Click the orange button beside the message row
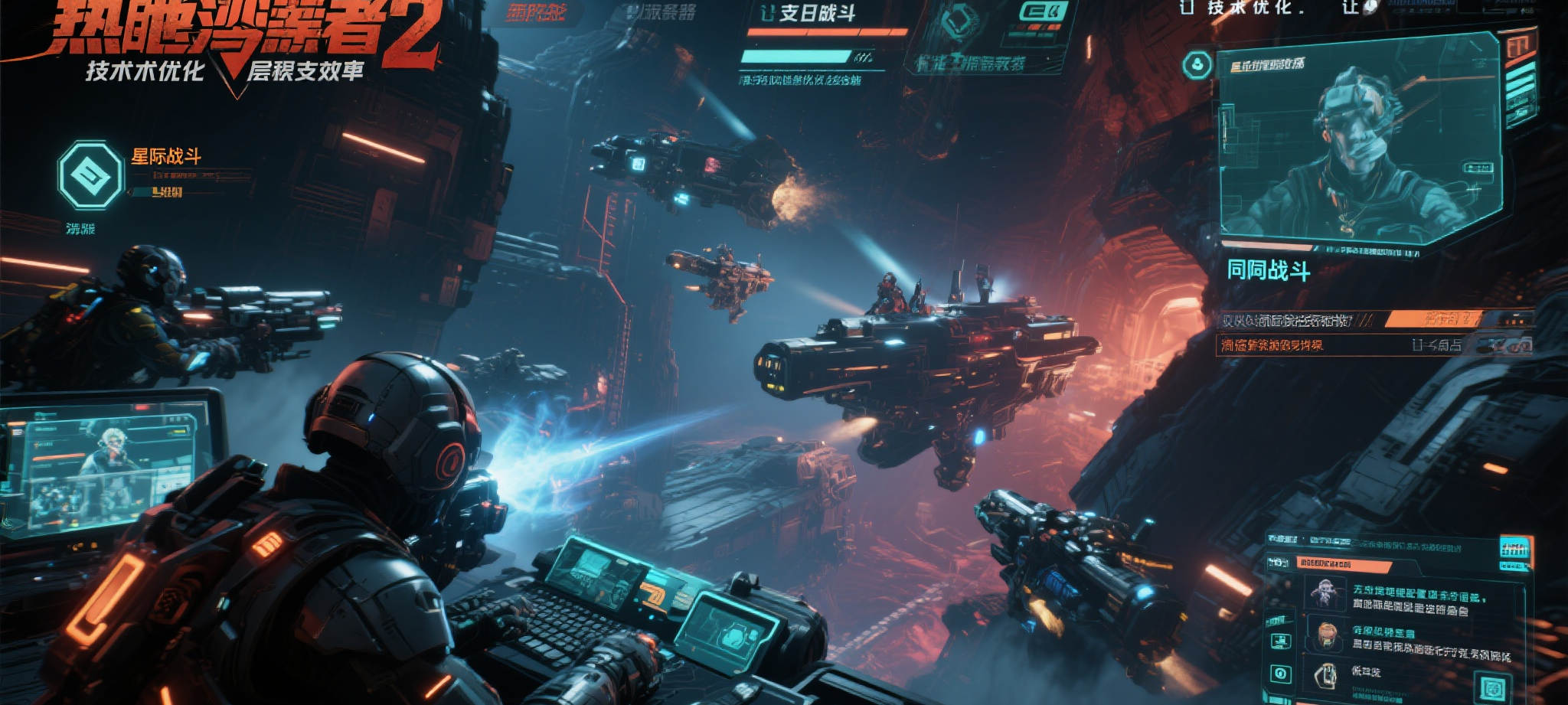The image size is (1568, 705). [1433, 318]
